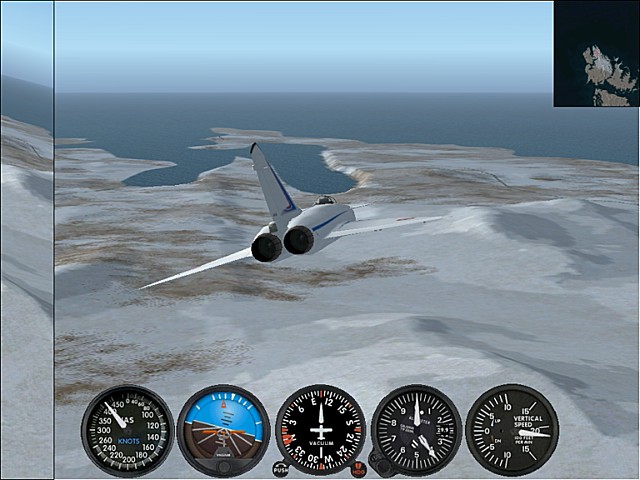
Task: Click the airspeed indicator gauge in knots
Action: [x=127, y=430]
